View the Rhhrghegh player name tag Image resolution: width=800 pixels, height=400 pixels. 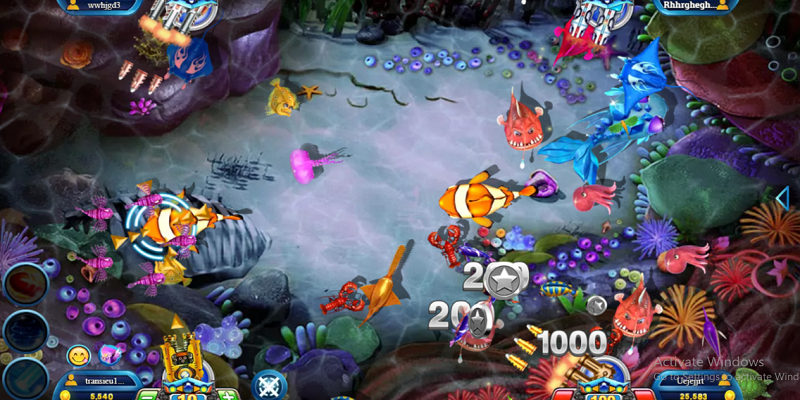tap(689, 6)
